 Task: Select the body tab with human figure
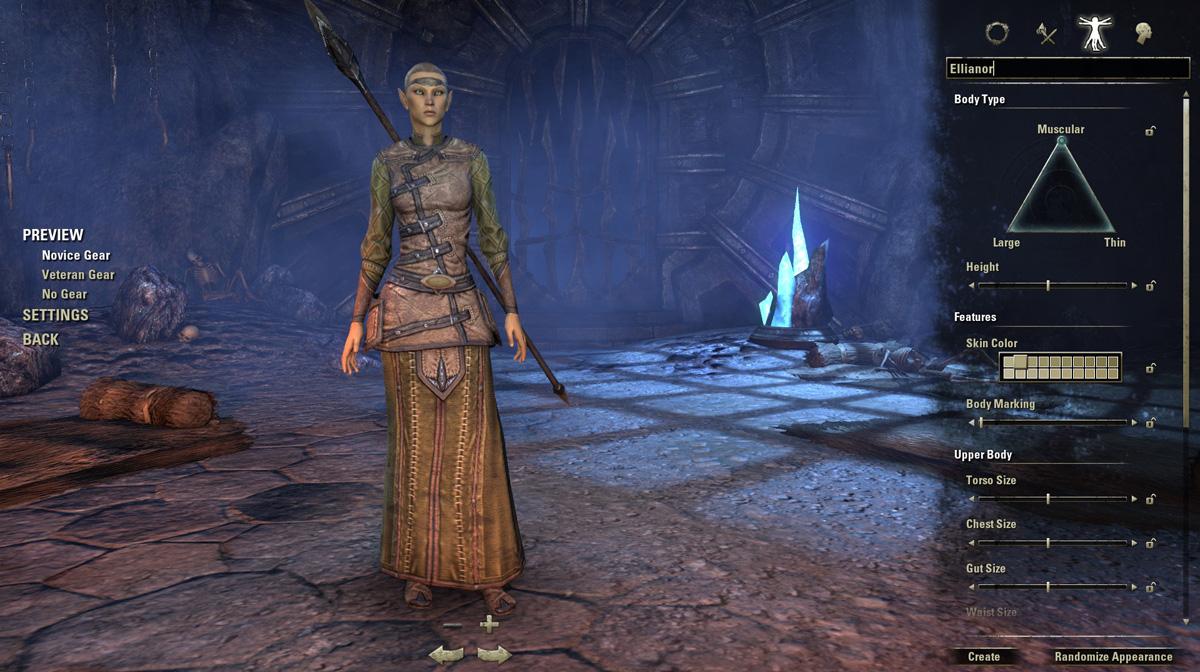(x=1095, y=33)
